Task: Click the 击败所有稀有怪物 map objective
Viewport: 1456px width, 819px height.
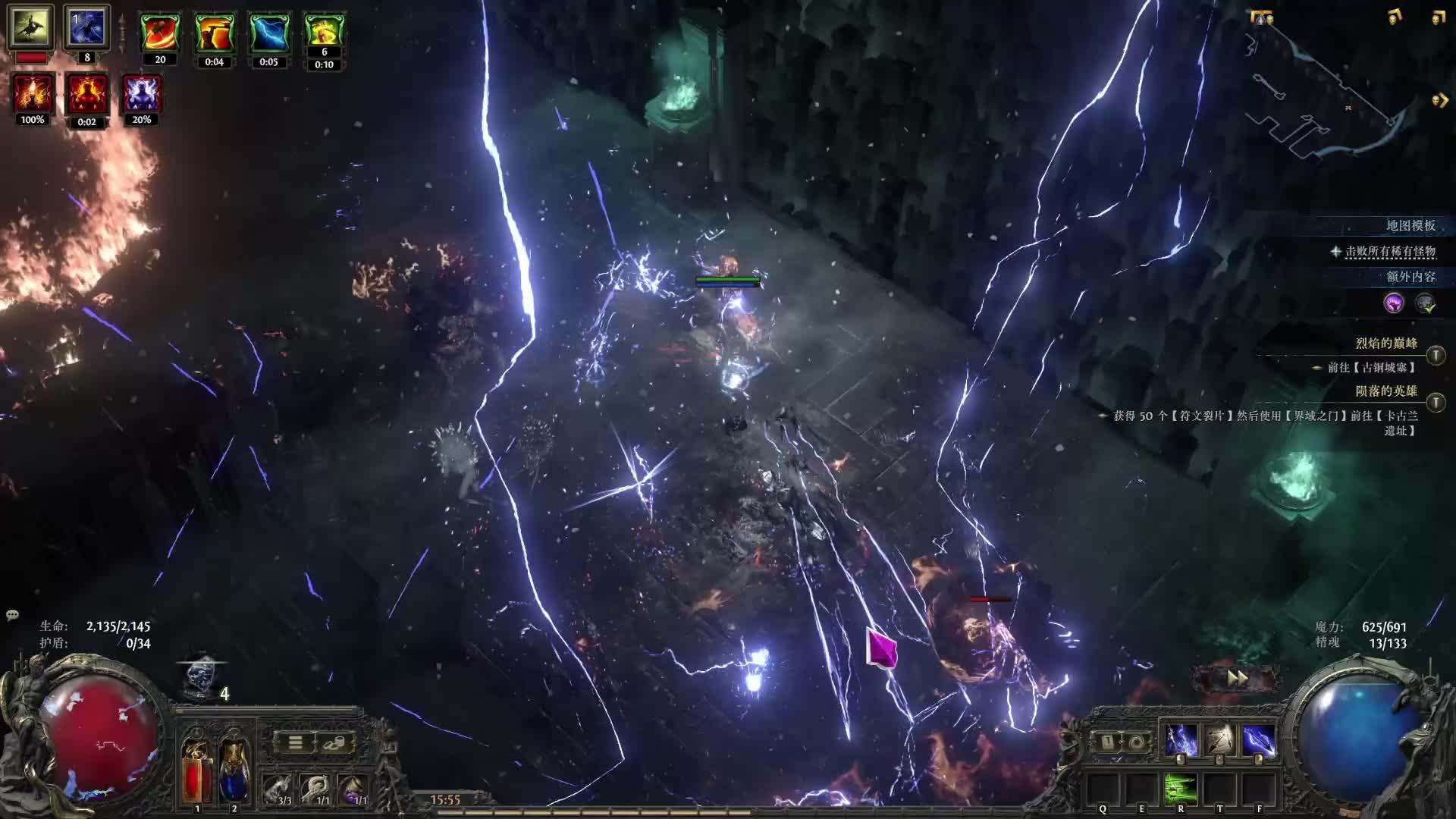Action: [1389, 251]
